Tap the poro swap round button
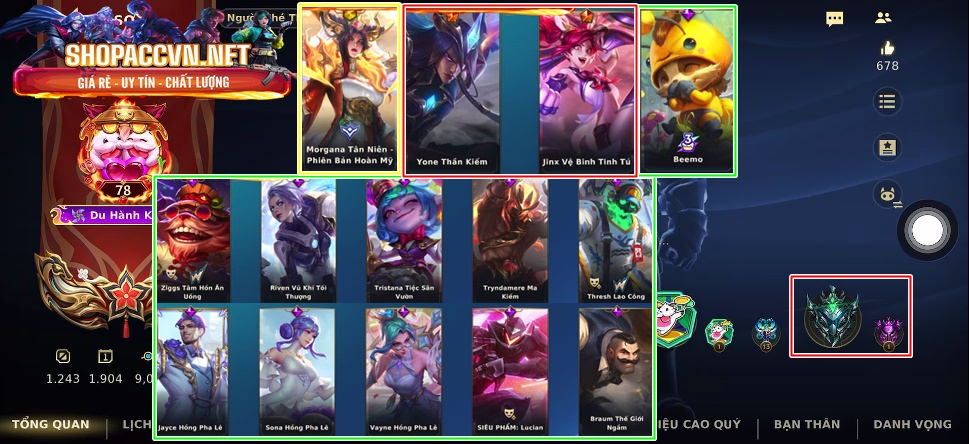969x444 pixels. tap(887, 194)
